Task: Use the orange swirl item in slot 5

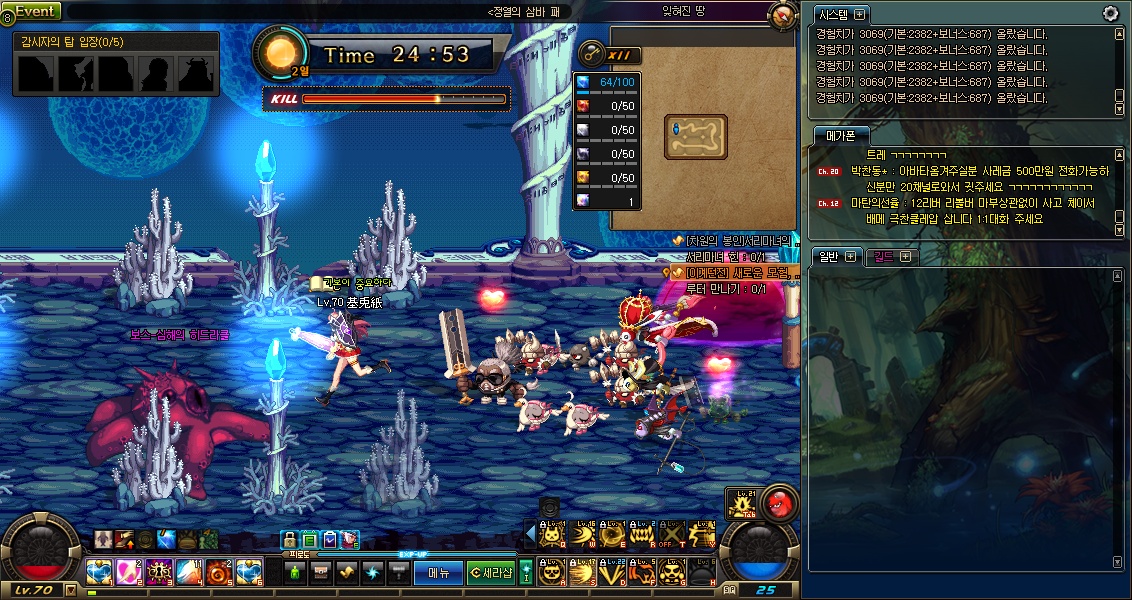Action: [x=221, y=572]
